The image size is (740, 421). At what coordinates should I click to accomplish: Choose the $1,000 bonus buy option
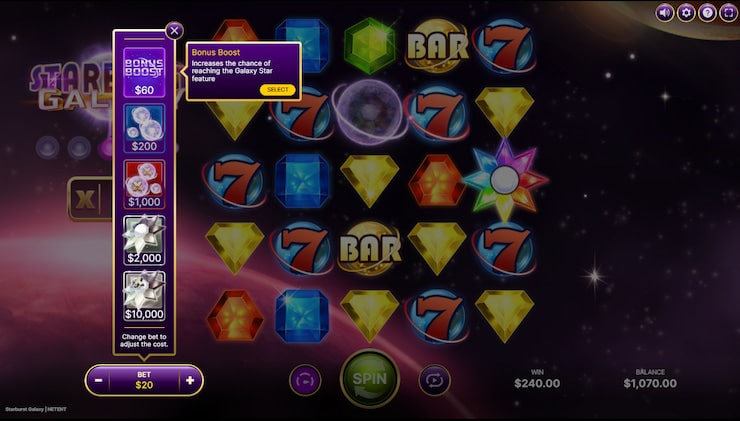click(x=144, y=184)
